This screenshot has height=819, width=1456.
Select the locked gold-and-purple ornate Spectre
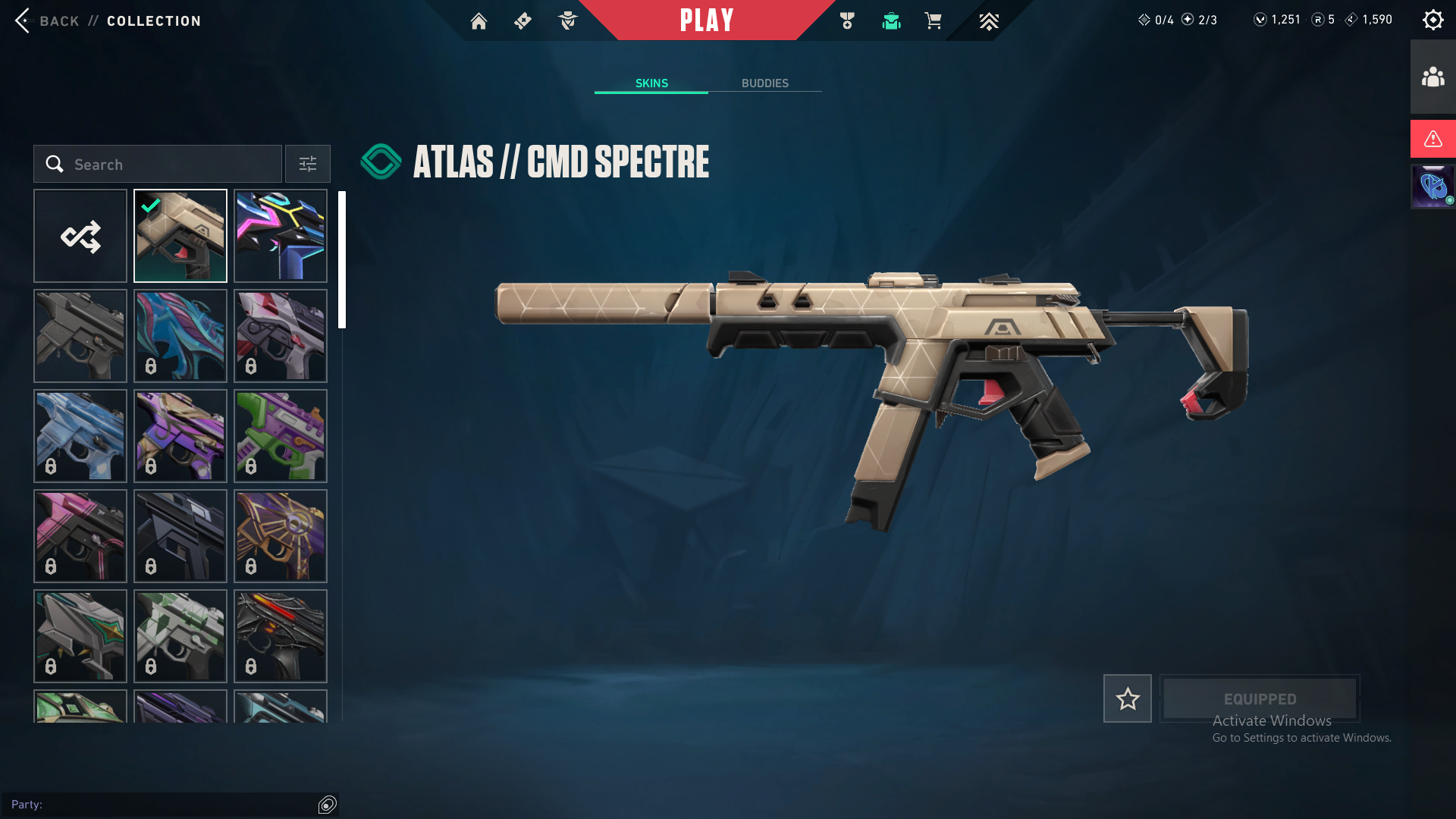click(x=281, y=536)
